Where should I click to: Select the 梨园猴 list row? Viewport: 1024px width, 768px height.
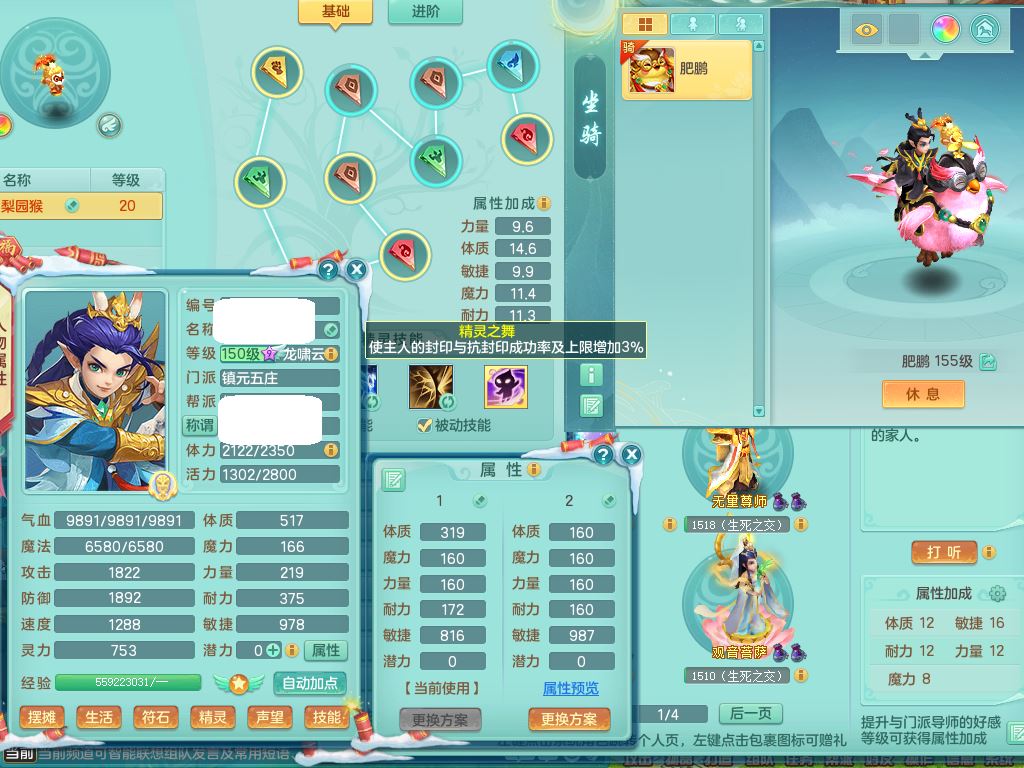(80, 206)
